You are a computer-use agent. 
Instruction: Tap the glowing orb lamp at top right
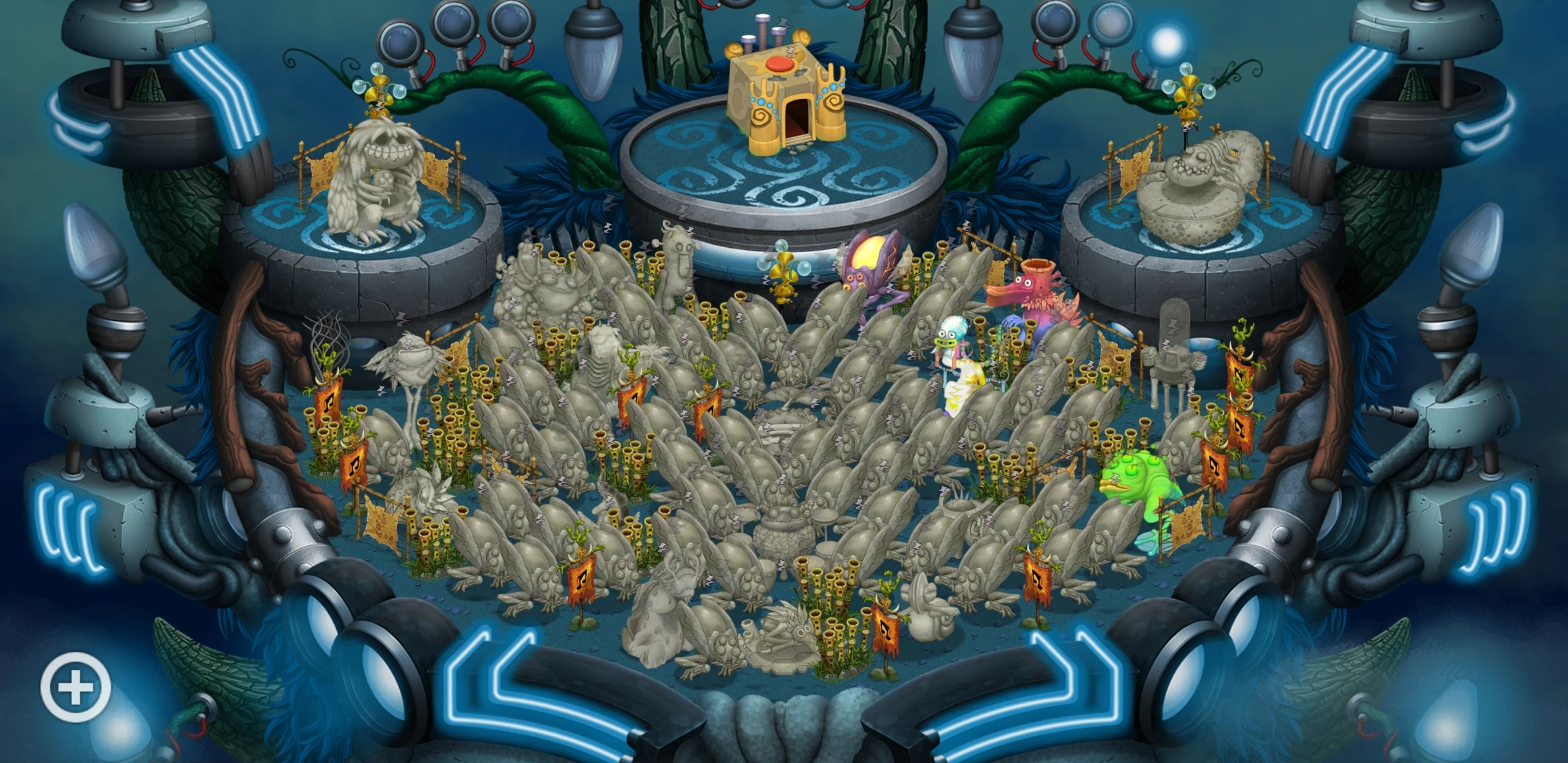click(1165, 44)
